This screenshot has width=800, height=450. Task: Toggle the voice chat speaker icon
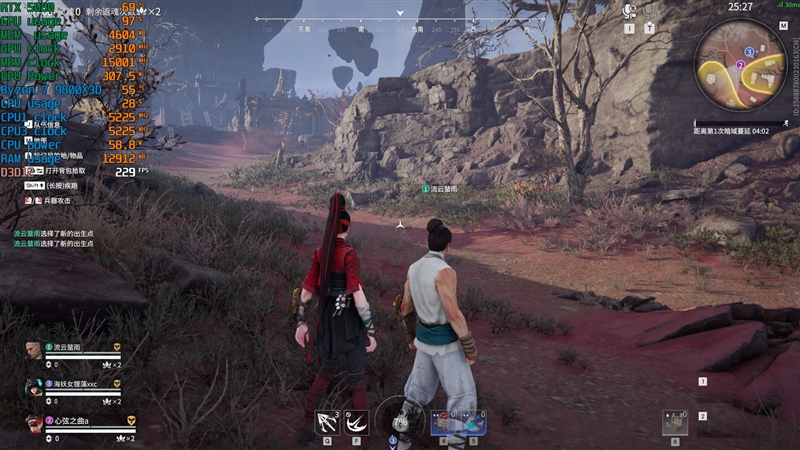(630, 11)
